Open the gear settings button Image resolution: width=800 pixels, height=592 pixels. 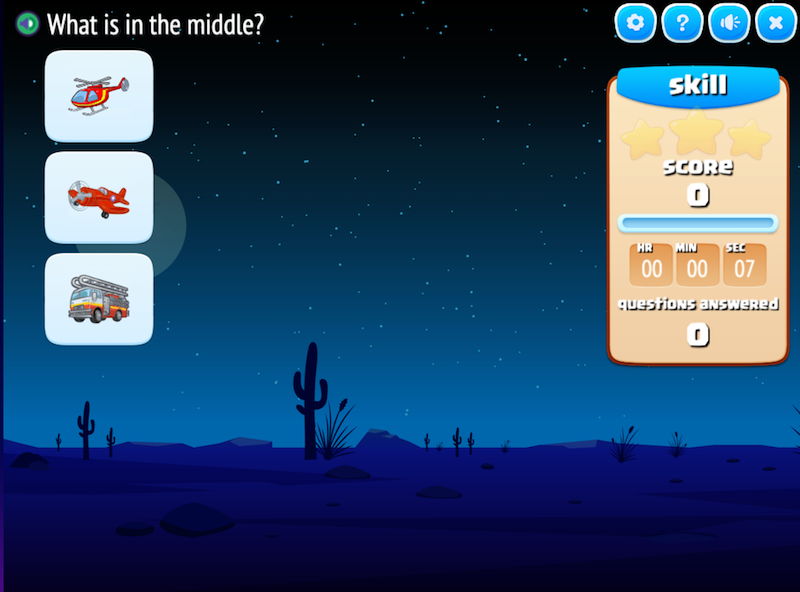(x=635, y=23)
